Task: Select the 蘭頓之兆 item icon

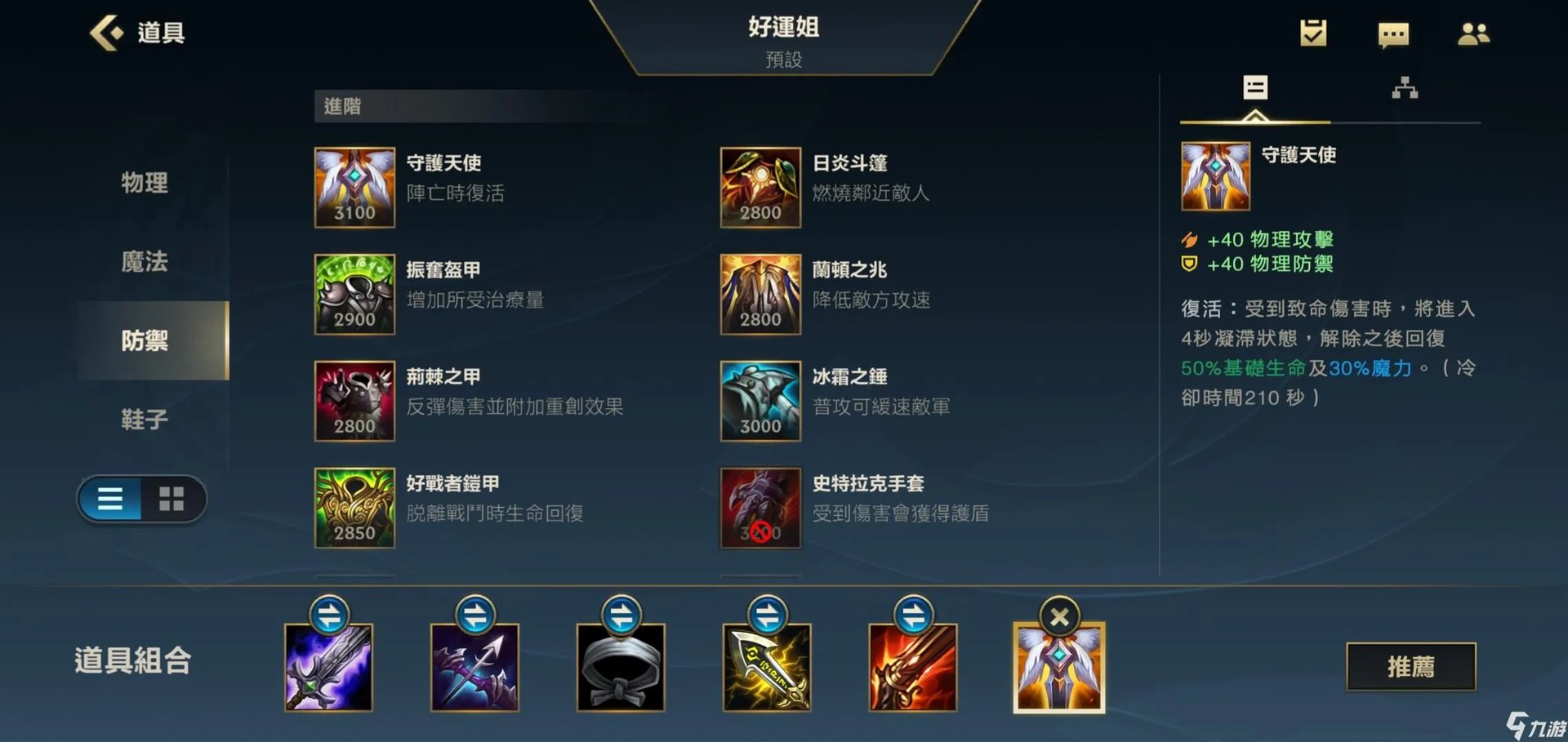Action: (759, 295)
